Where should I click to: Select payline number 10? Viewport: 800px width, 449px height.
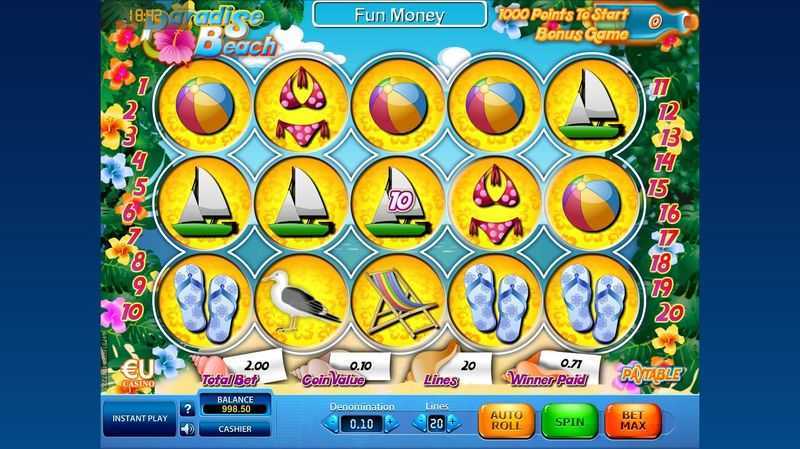pos(134,311)
